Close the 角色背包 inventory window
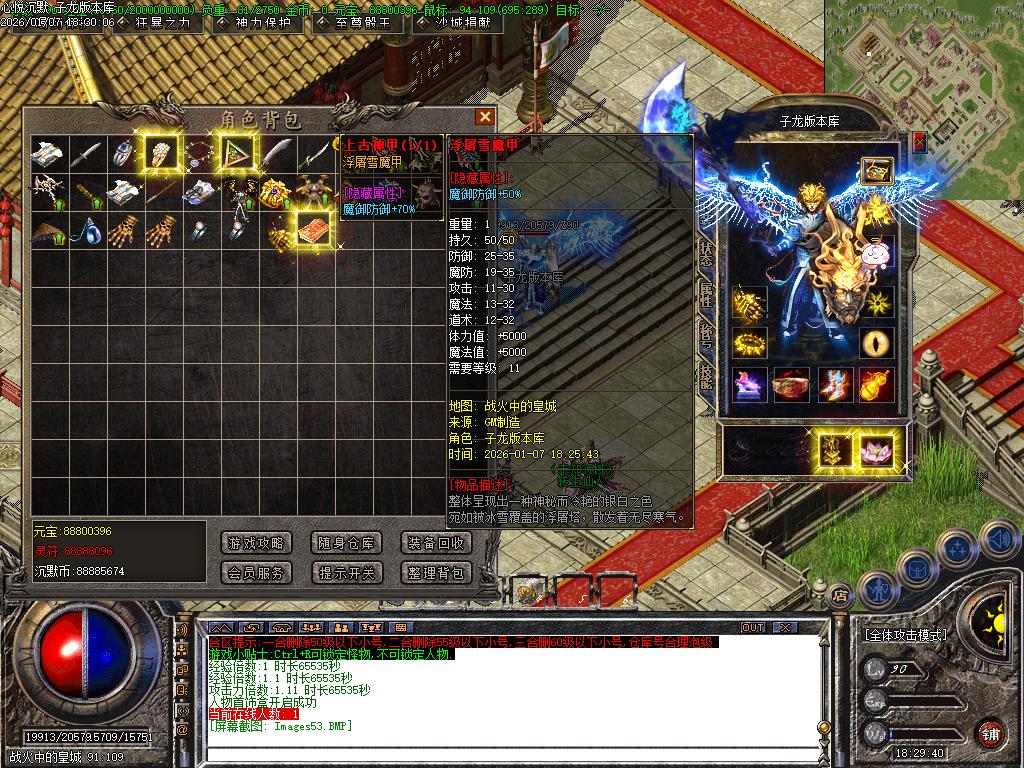The image size is (1024, 768). click(485, 117)
